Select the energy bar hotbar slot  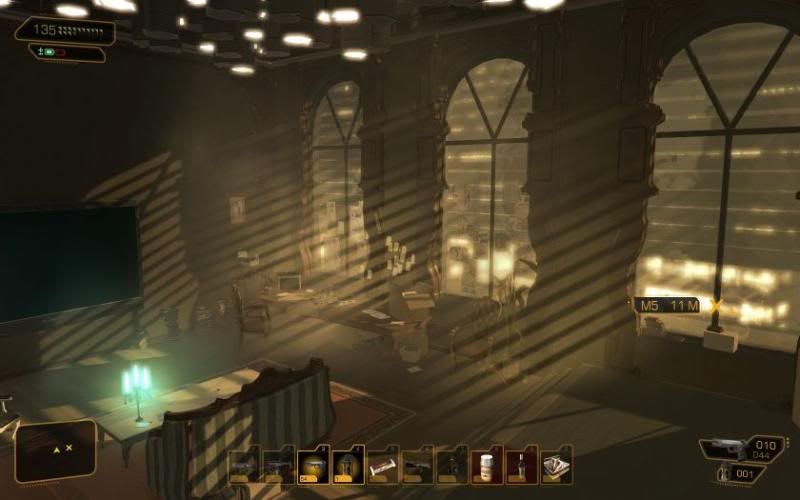[x=383, y=466]
